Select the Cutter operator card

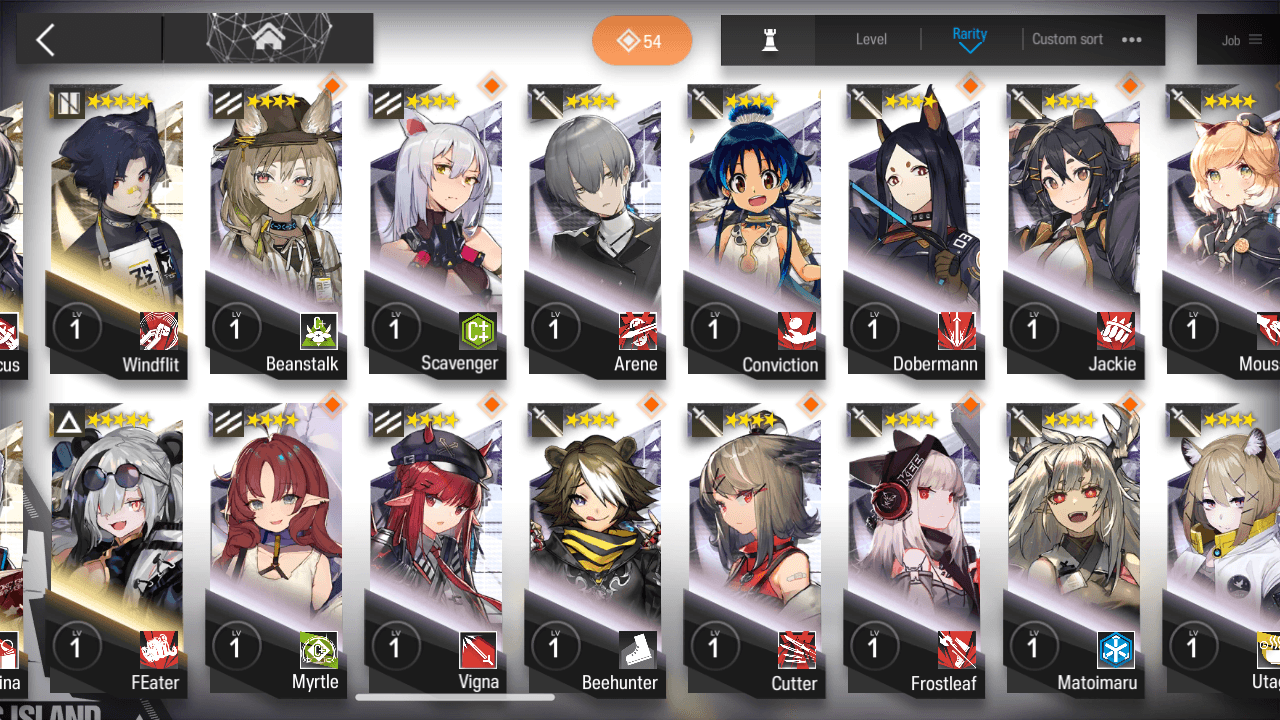click(756, 548)
